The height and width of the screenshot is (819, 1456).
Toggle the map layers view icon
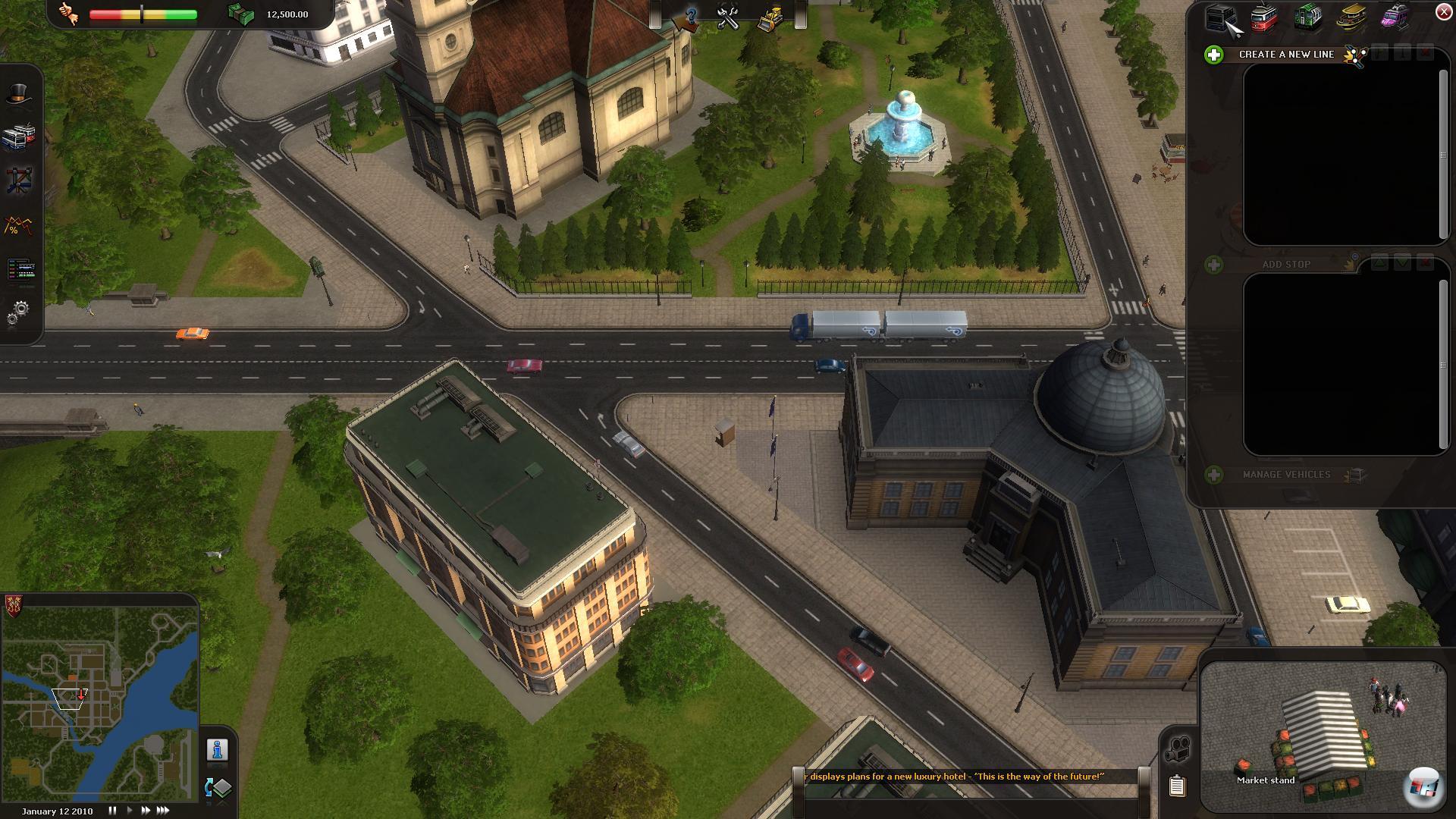click(218, 788)
